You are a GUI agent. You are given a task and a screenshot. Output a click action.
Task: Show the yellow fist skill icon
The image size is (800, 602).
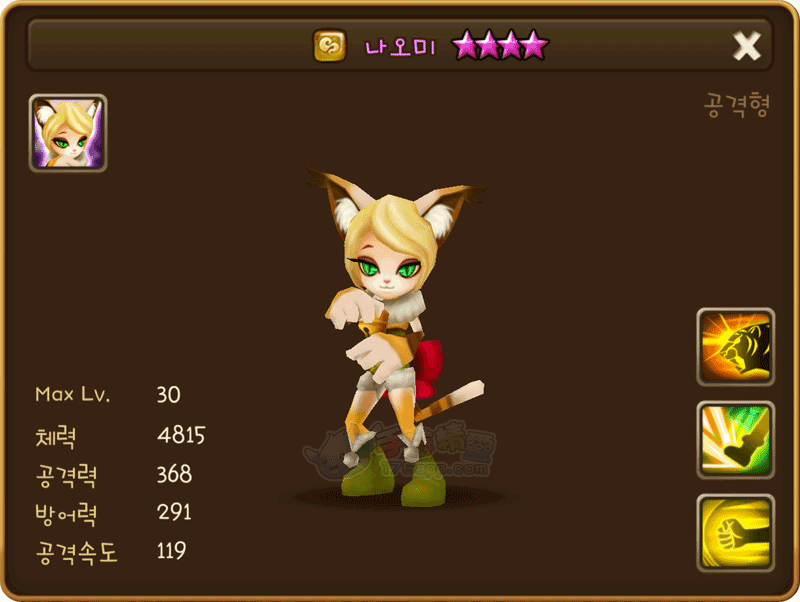click(736, 532)
